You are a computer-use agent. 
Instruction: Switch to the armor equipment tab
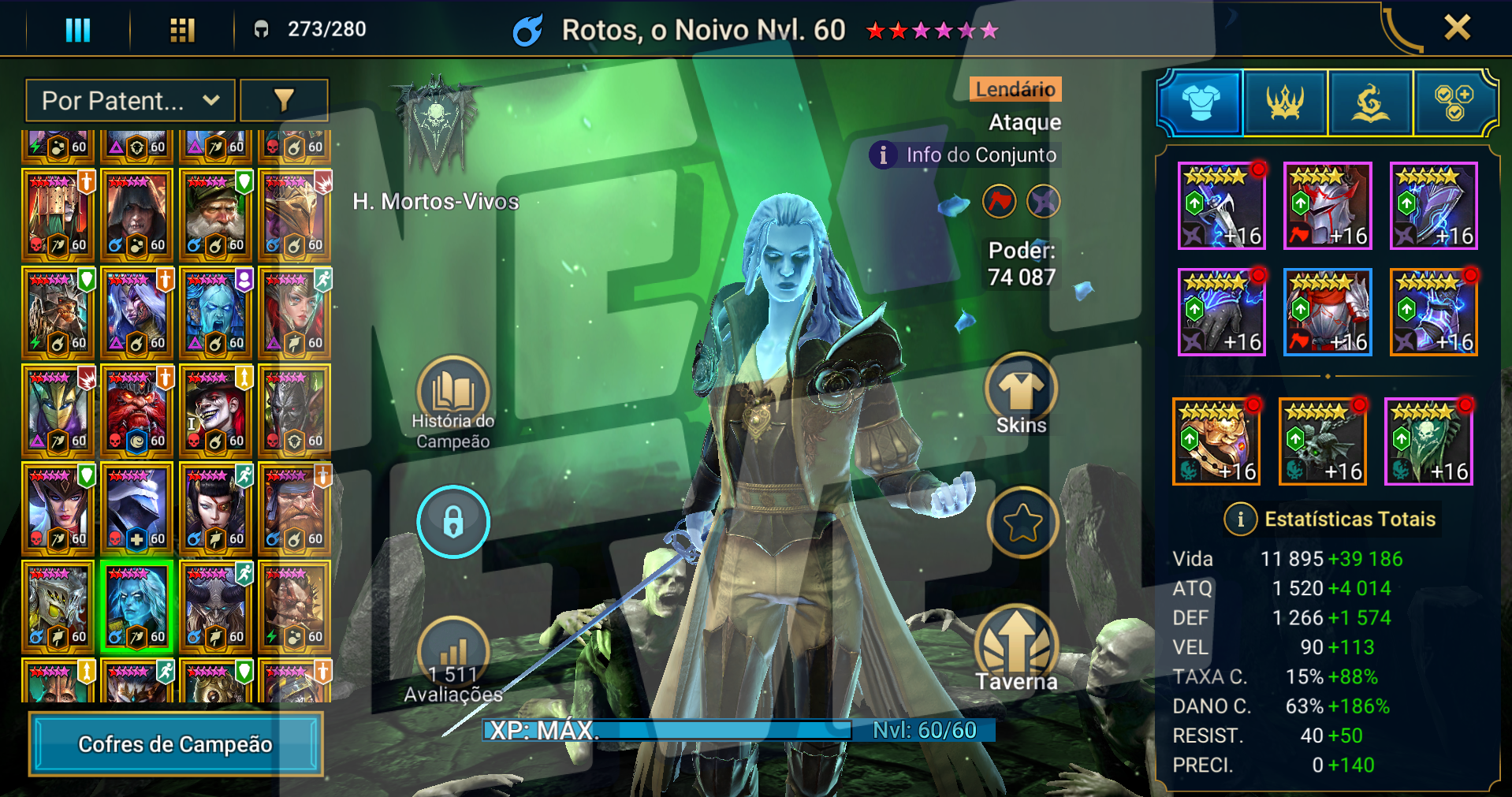tap(1201, 102)
